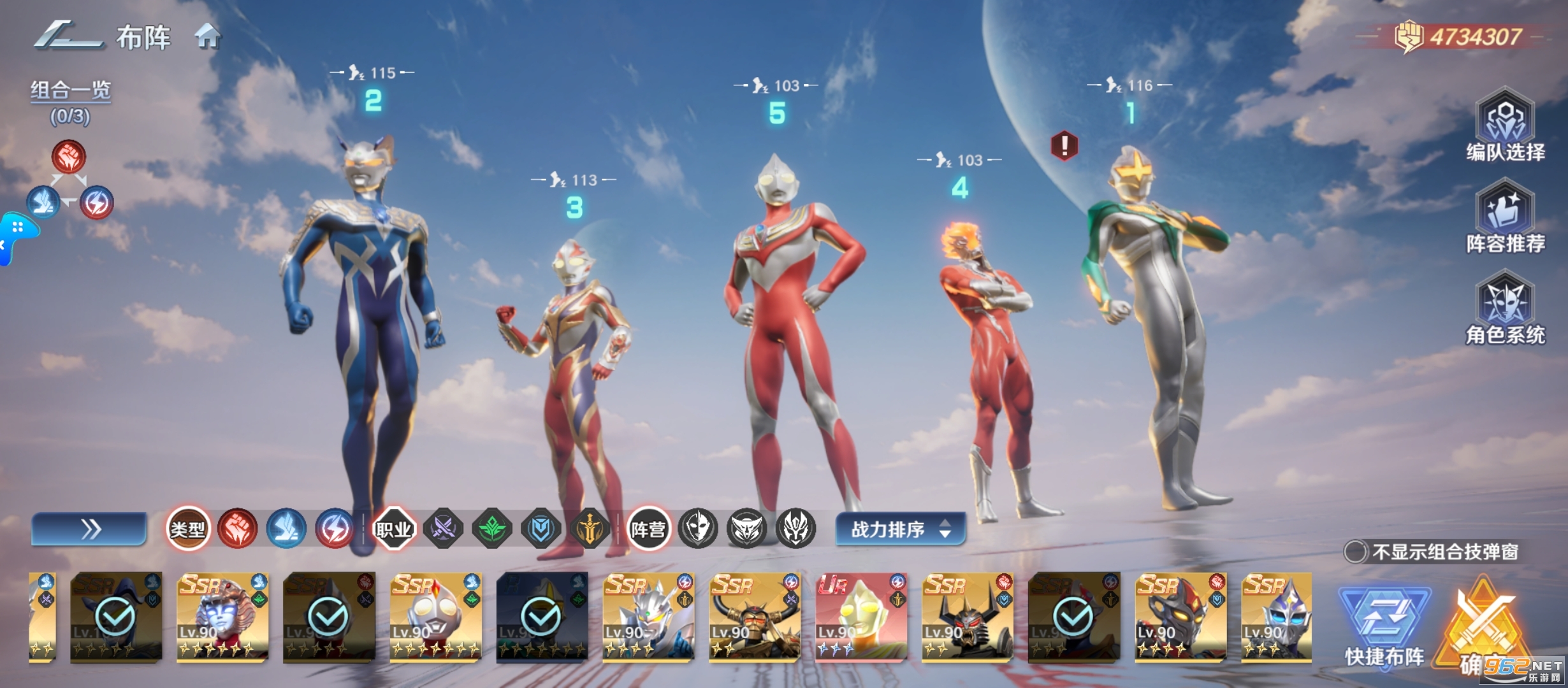This screenshot has width=1568, height=688.
Task: Filter by red fist type
Action: (237, 529)
